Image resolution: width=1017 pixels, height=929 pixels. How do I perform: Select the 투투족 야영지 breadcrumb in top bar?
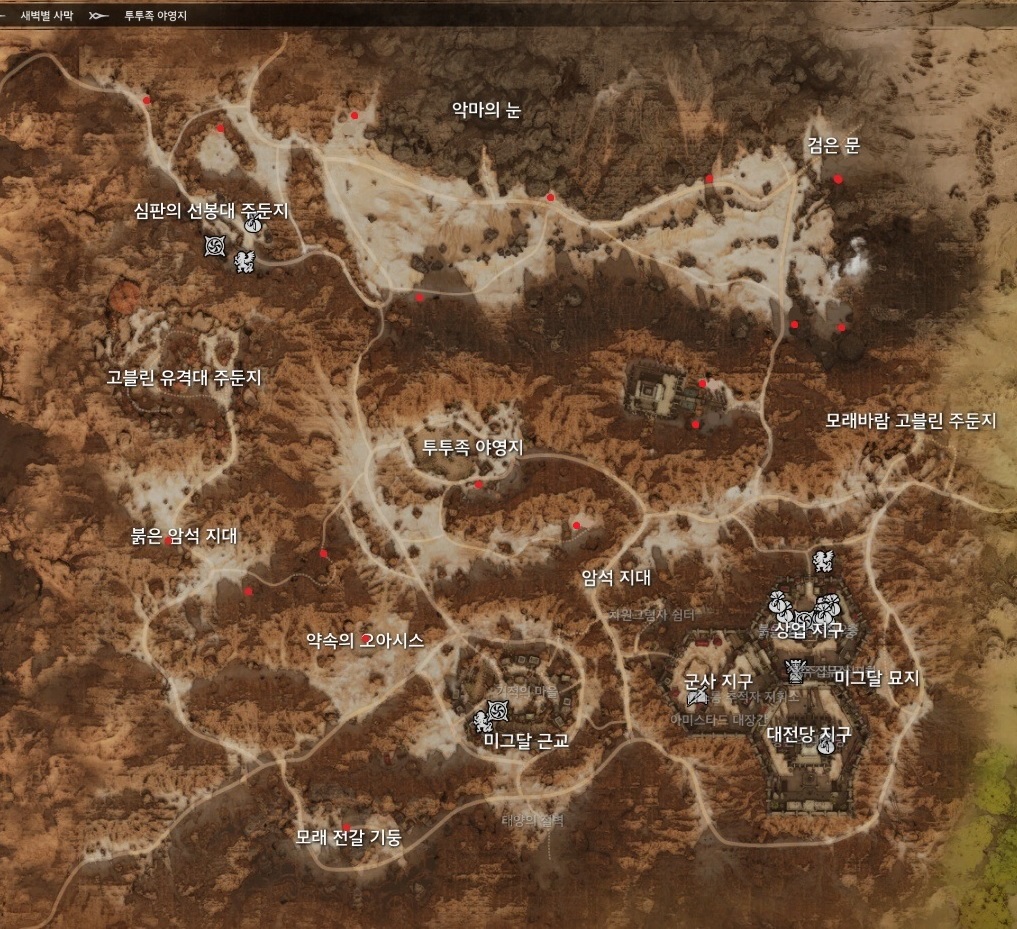click(155, 16)
